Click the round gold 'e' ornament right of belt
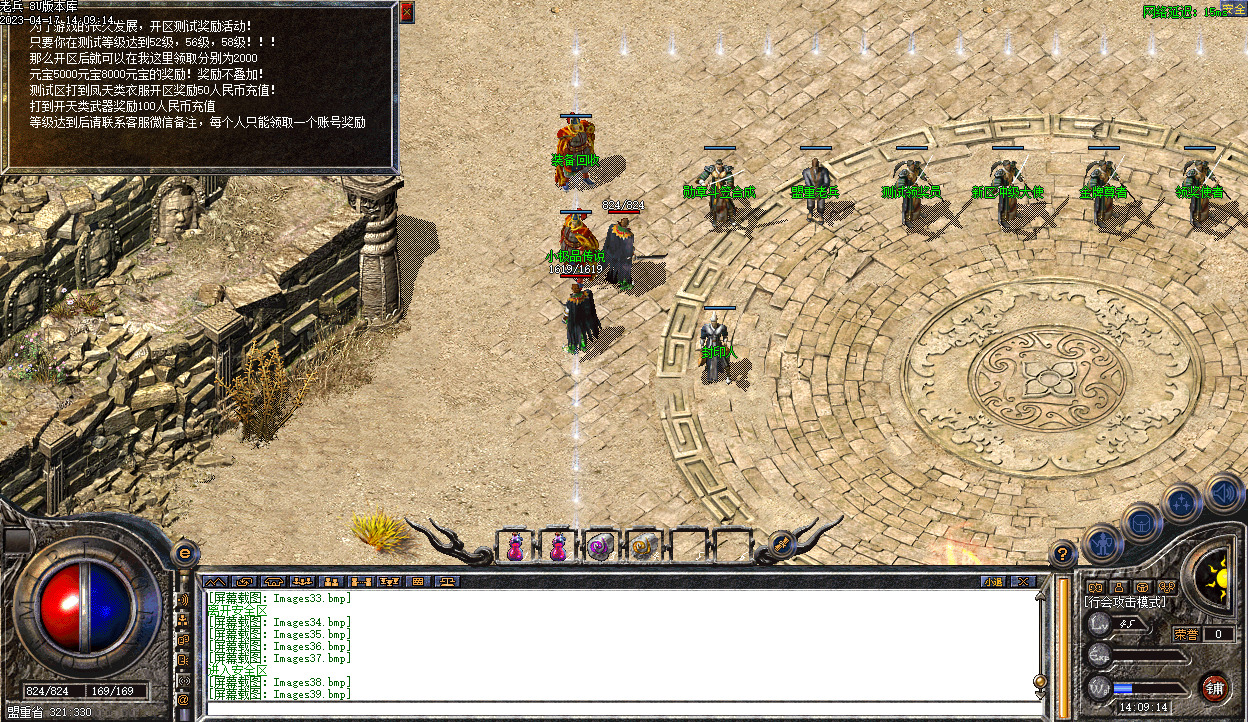 [x=782, y=545]
